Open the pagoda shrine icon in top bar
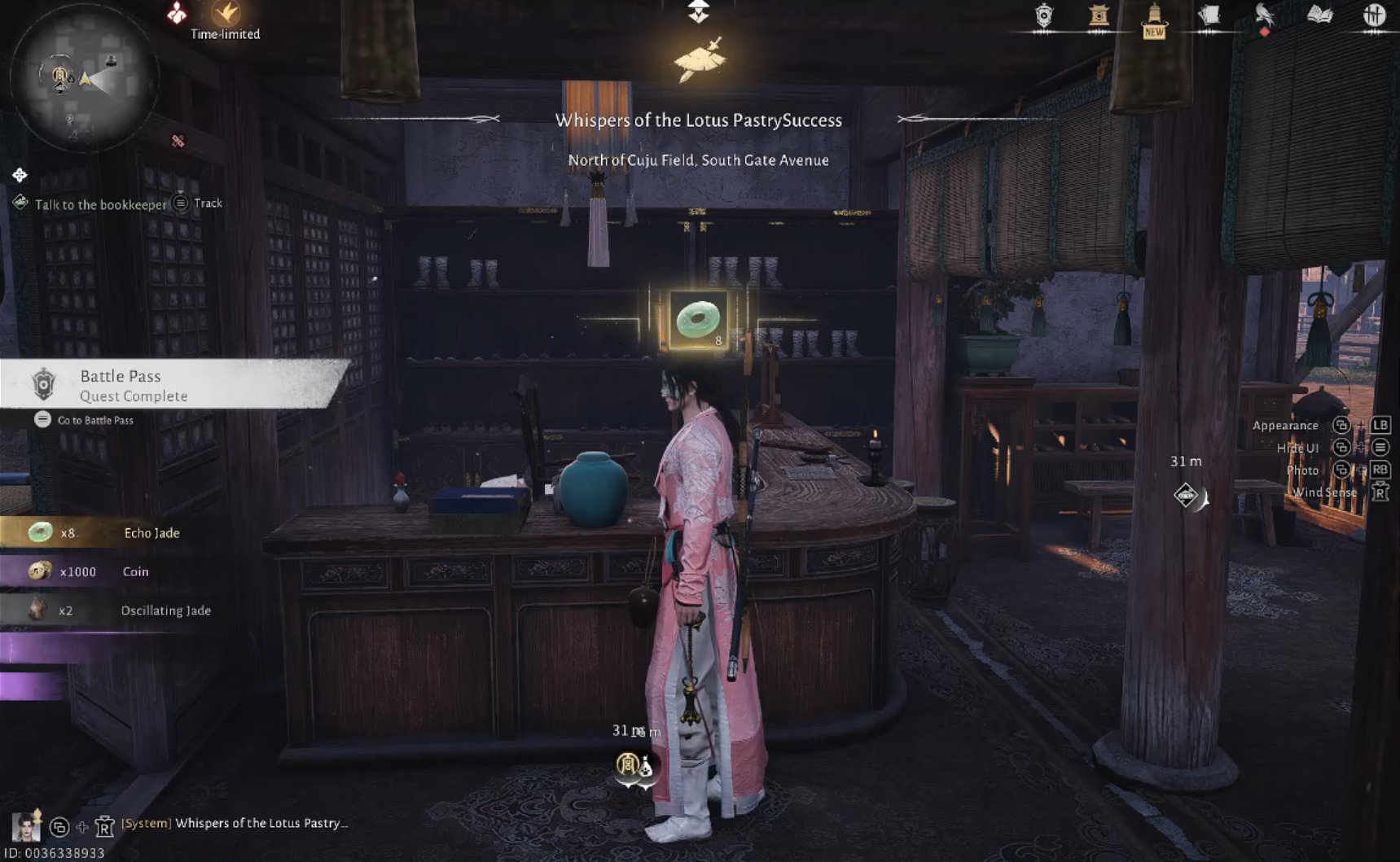1400x862 pixels. [x=1099, y=15]
